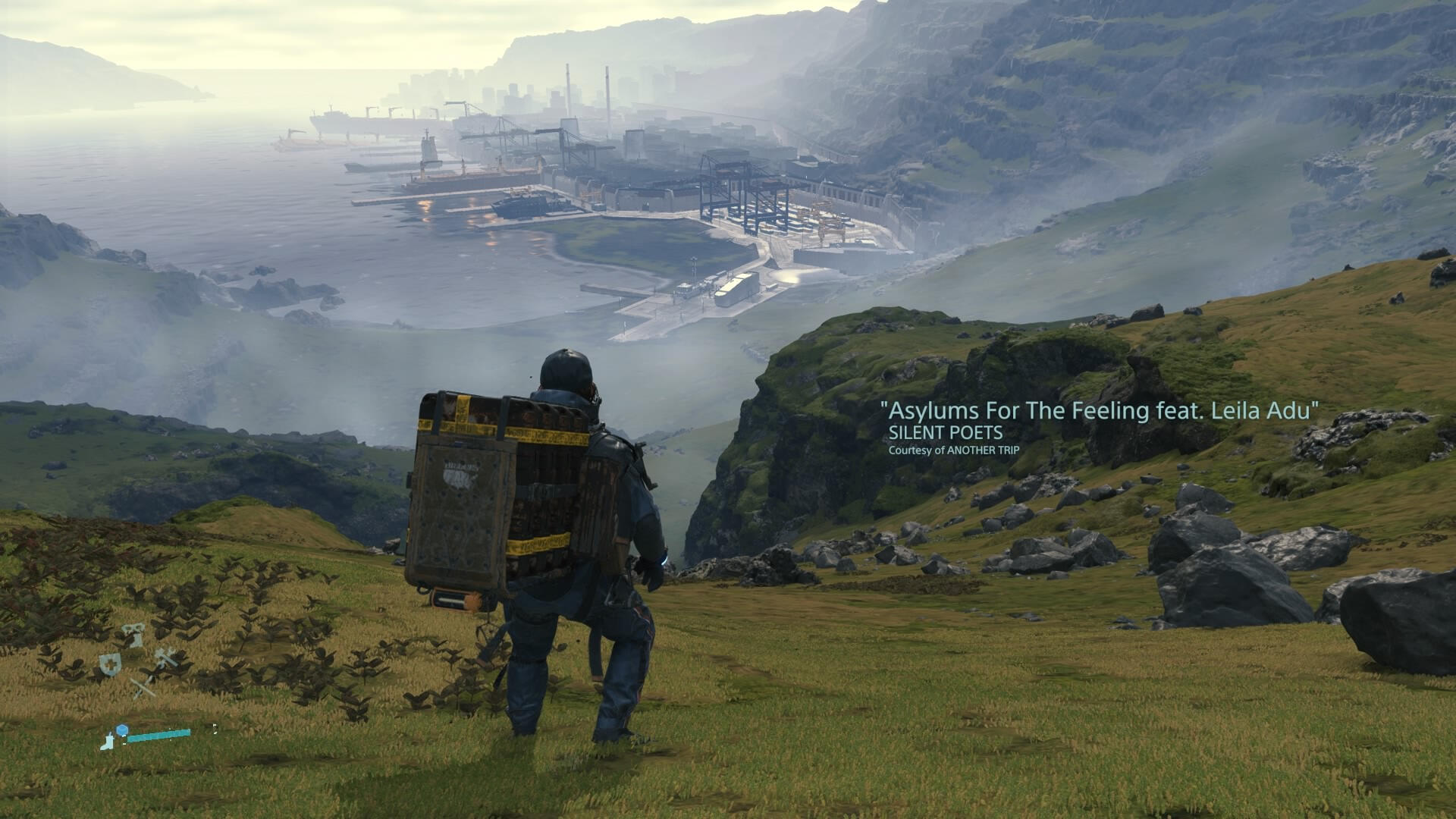Viewport: 1456px width, 819px height.
Task: Open the equipment icon above the shield
Action: click(x=133, y=634)
